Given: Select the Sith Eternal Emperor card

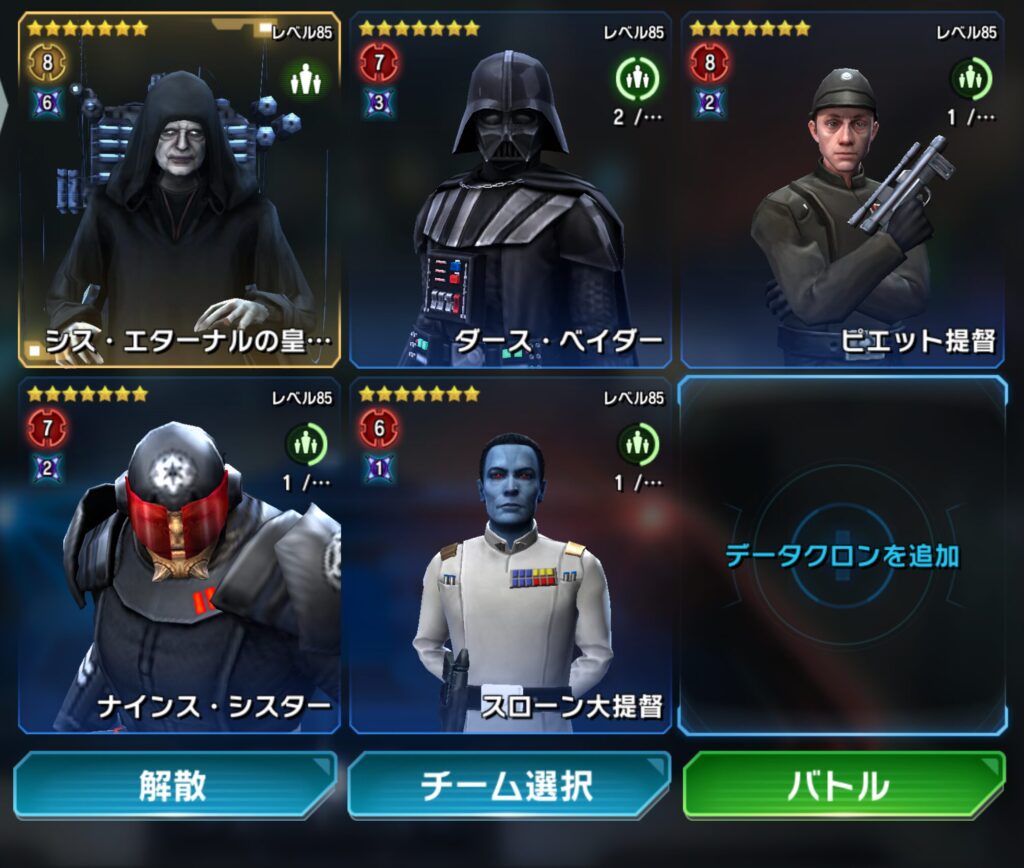Looking at the screenshot, I should (180, 190).
